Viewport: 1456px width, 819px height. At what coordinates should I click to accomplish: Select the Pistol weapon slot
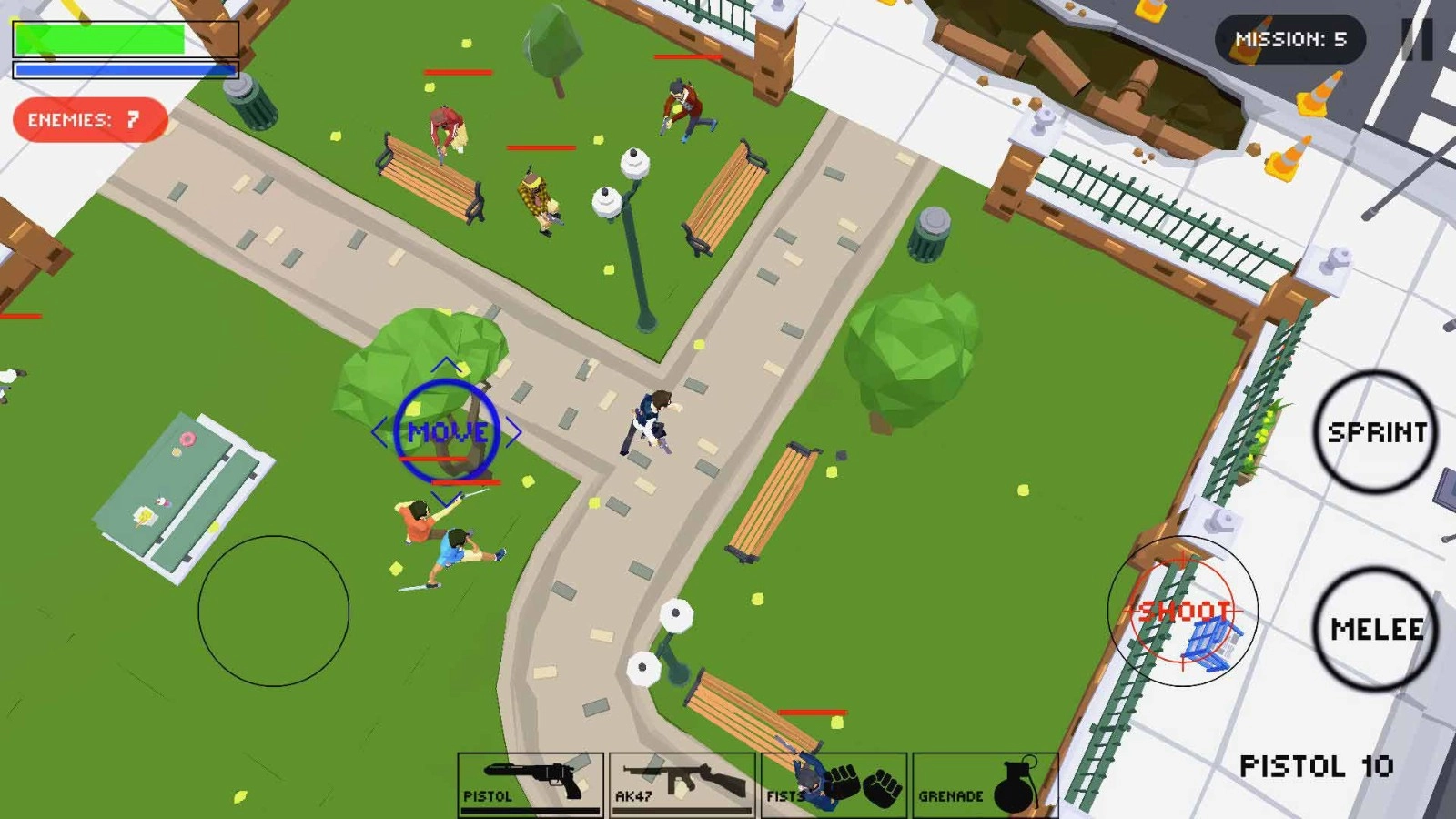click(532, 783)
